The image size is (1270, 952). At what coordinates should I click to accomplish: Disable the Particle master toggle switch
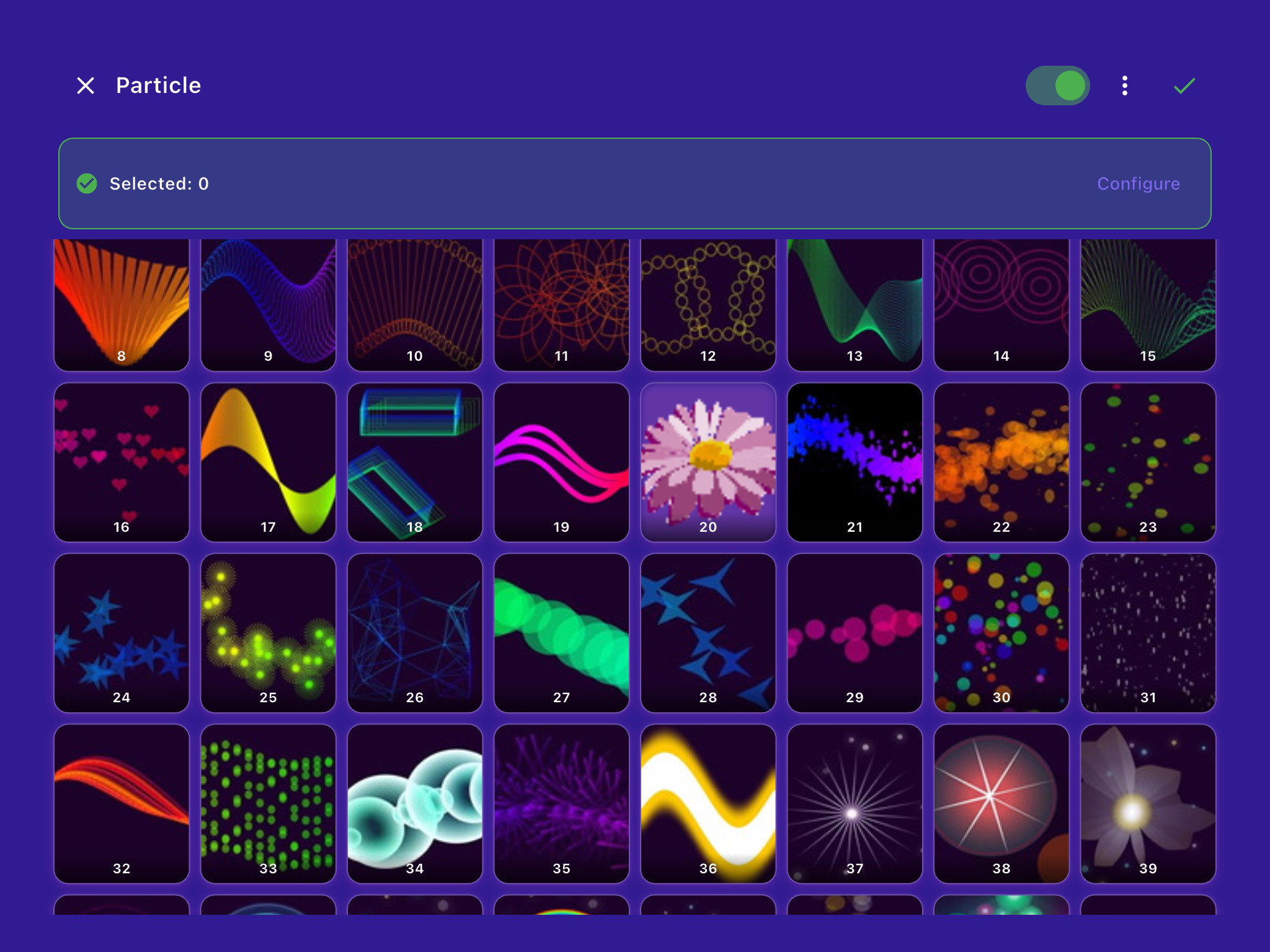[1057, 86]
